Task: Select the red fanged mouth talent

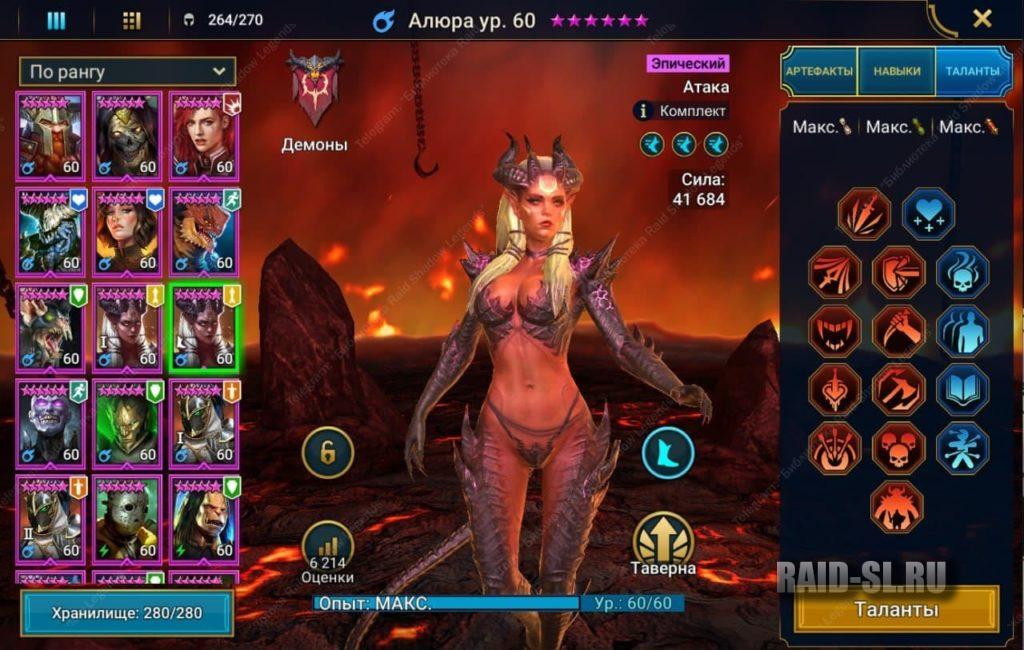Action: (x=836, y=331)
